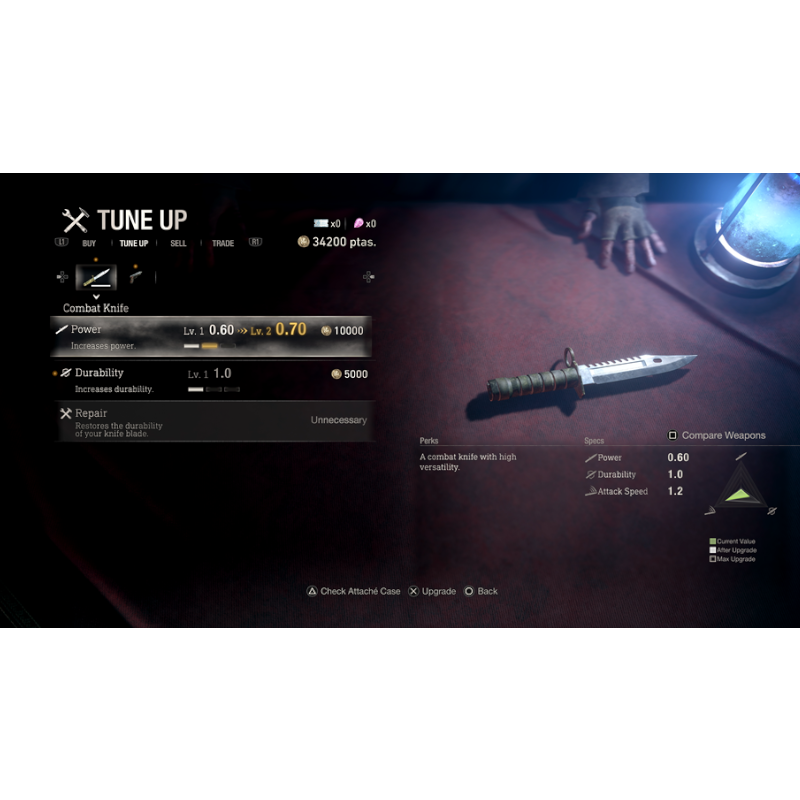Select the Repair knife option
The image size is (800, 800).
coord(211,420)
